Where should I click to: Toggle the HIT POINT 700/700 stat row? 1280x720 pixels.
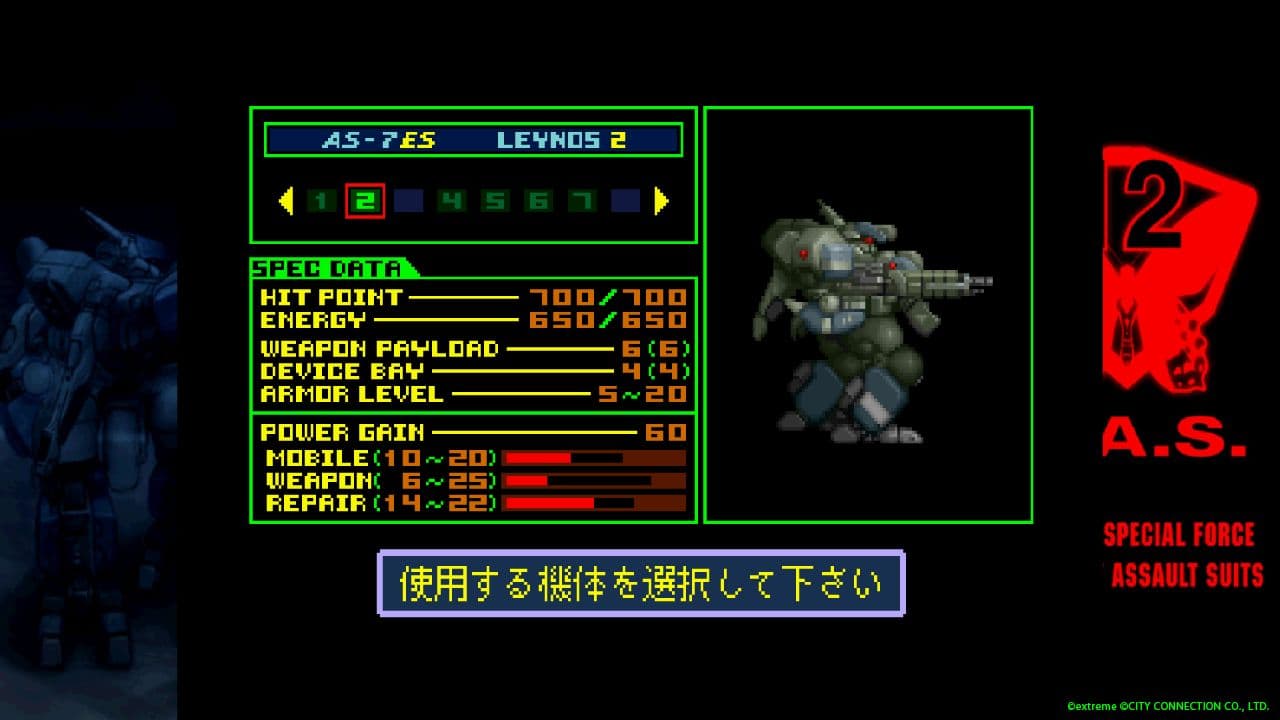point(470,297)
